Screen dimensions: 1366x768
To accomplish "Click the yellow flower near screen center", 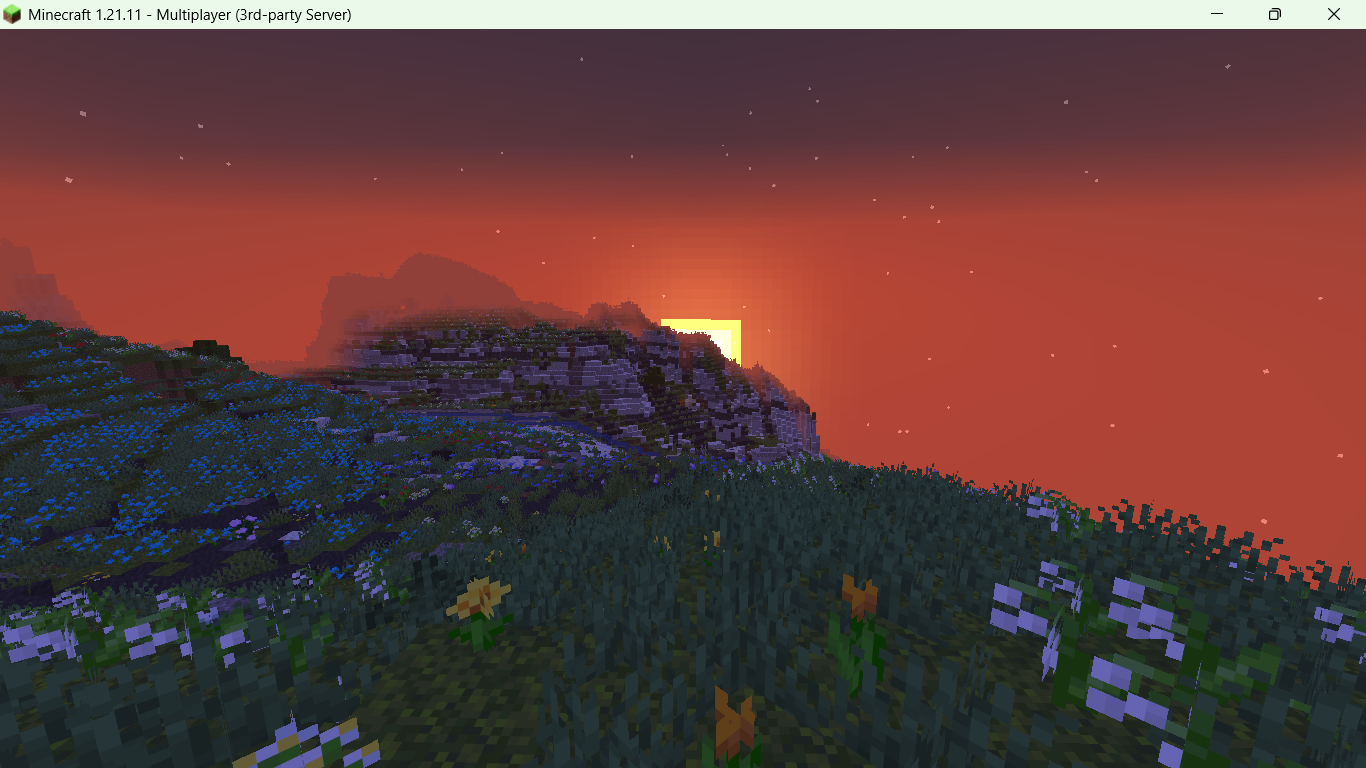I will pos(478,595).
